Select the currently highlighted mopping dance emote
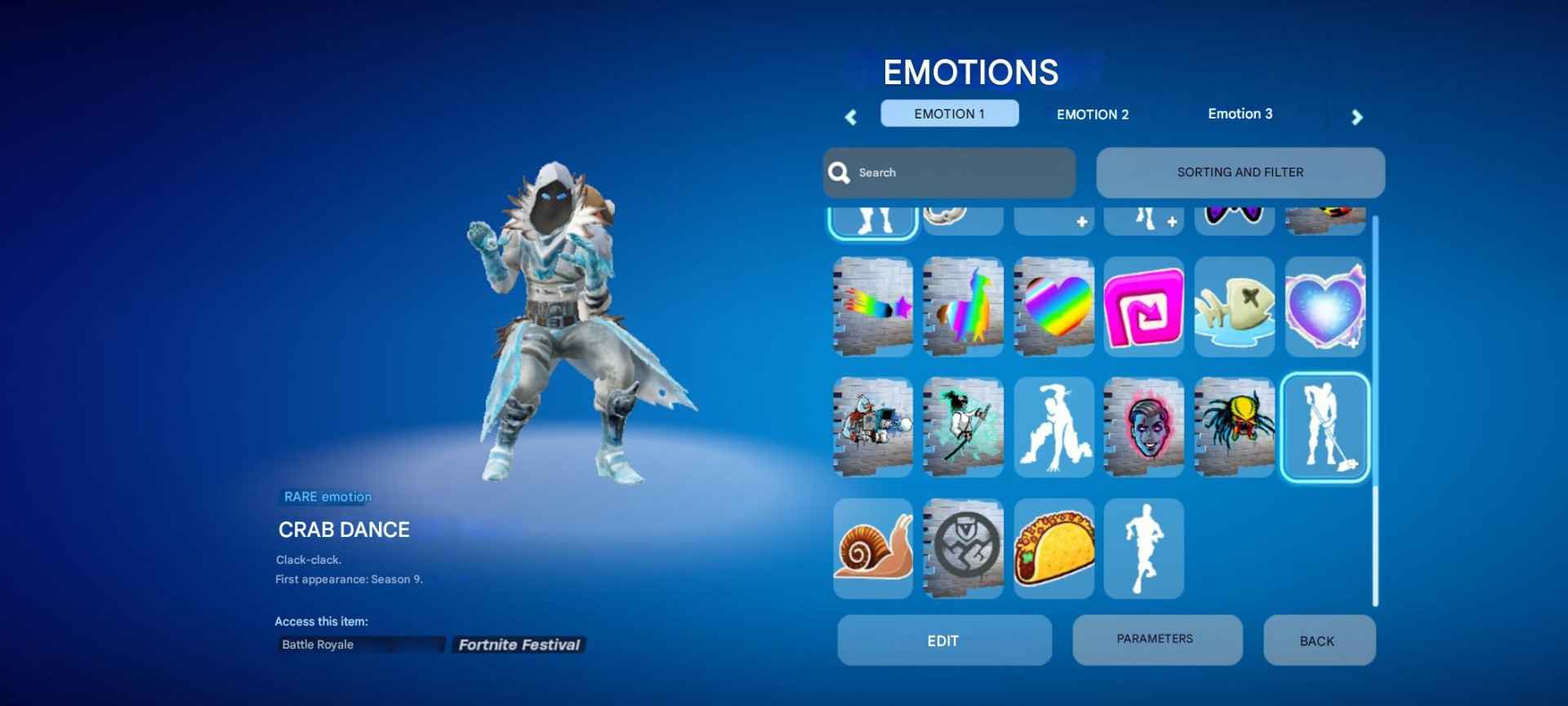 1324,427
